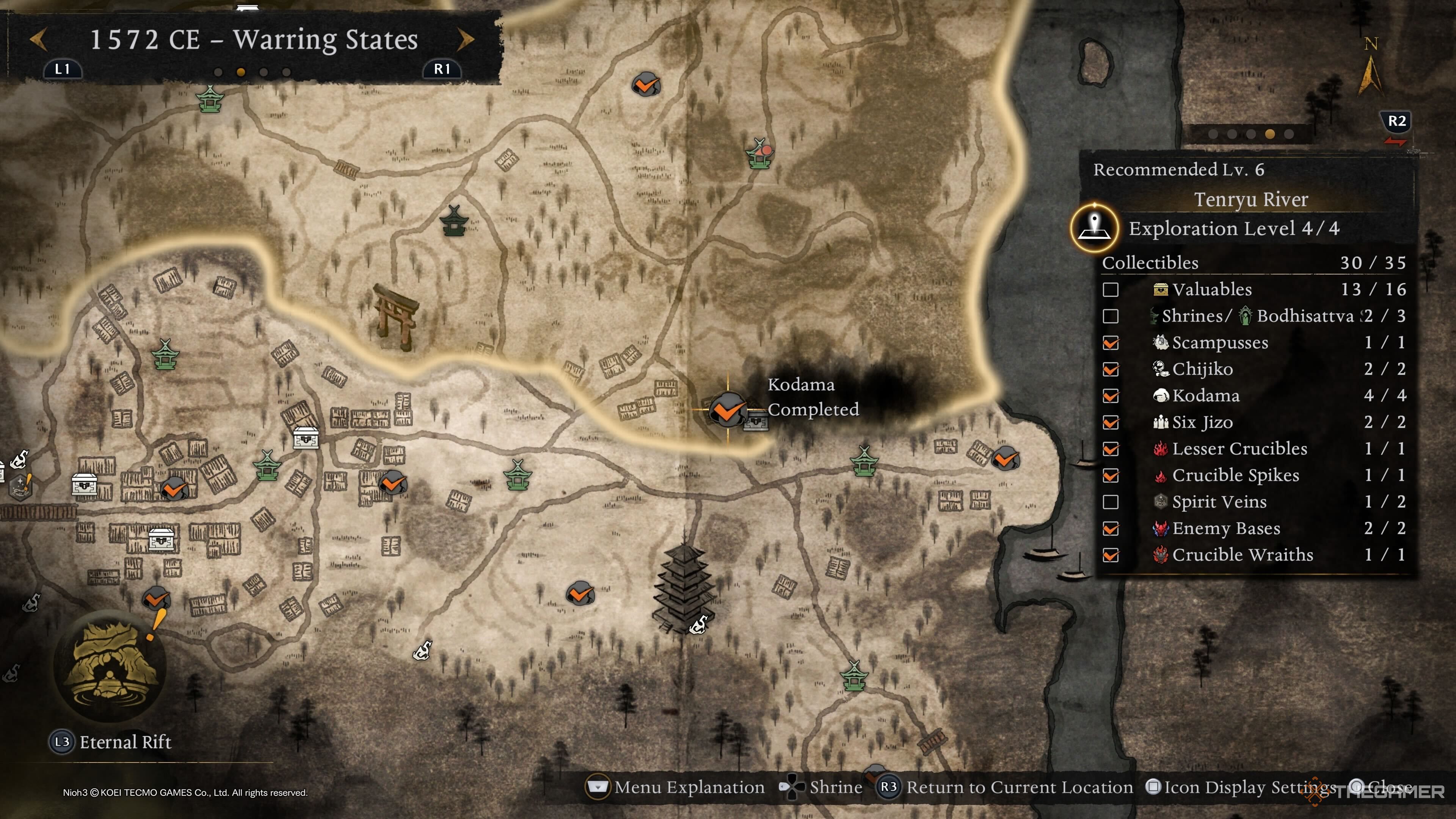Toggle the Shrines/Bodhisattva filter checkbox
Viewport: 1456px width, 819px height.
tap(1111, 316)
